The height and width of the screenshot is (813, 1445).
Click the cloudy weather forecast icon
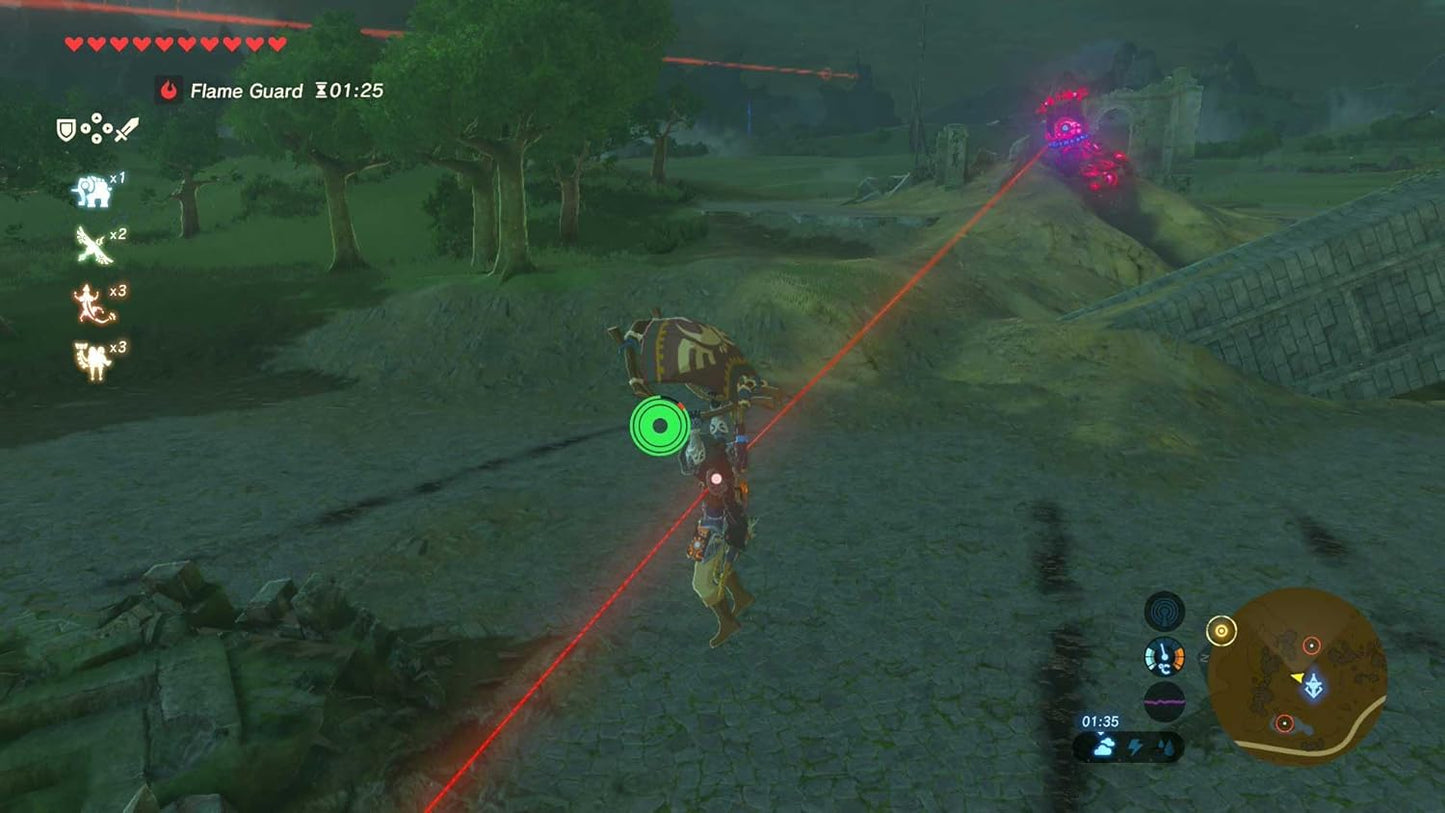tap(1104, 745)
